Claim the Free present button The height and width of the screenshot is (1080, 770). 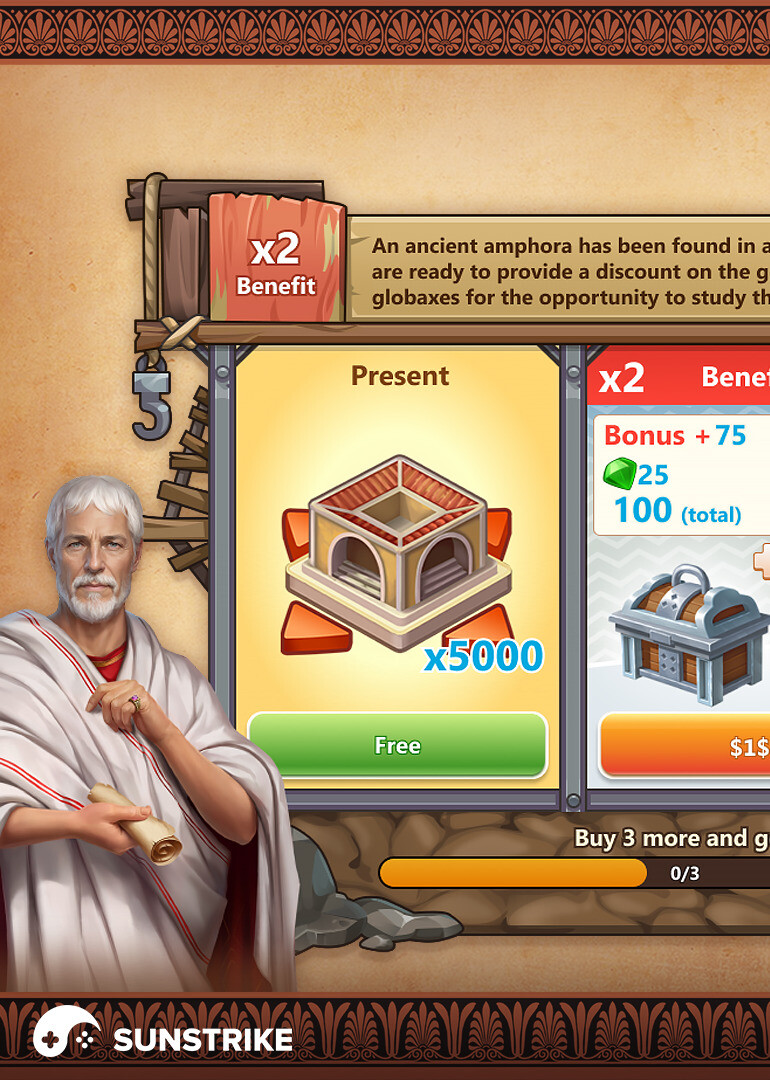(397, 745)
